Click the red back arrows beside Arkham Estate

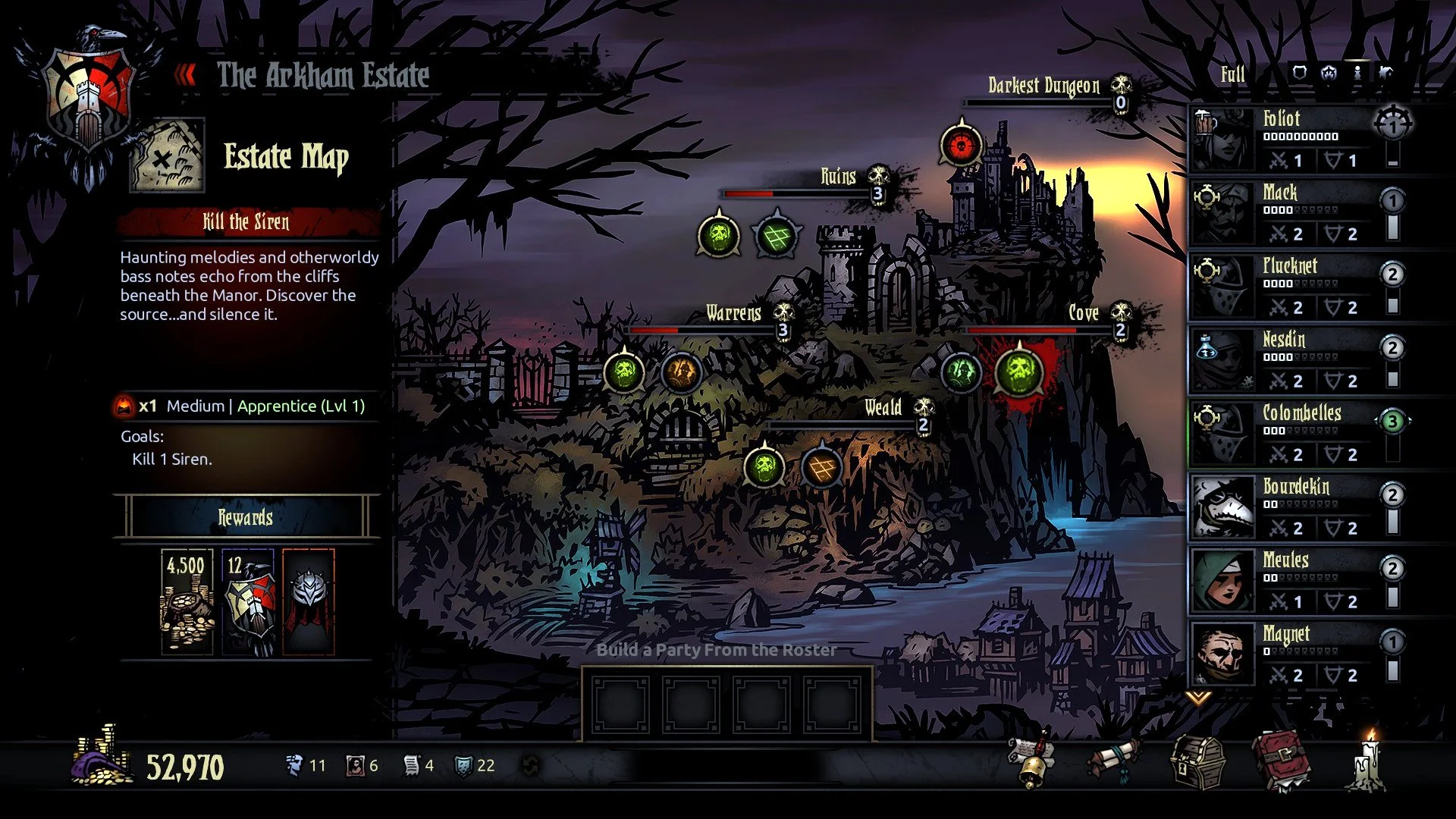[x=185, y=75]
